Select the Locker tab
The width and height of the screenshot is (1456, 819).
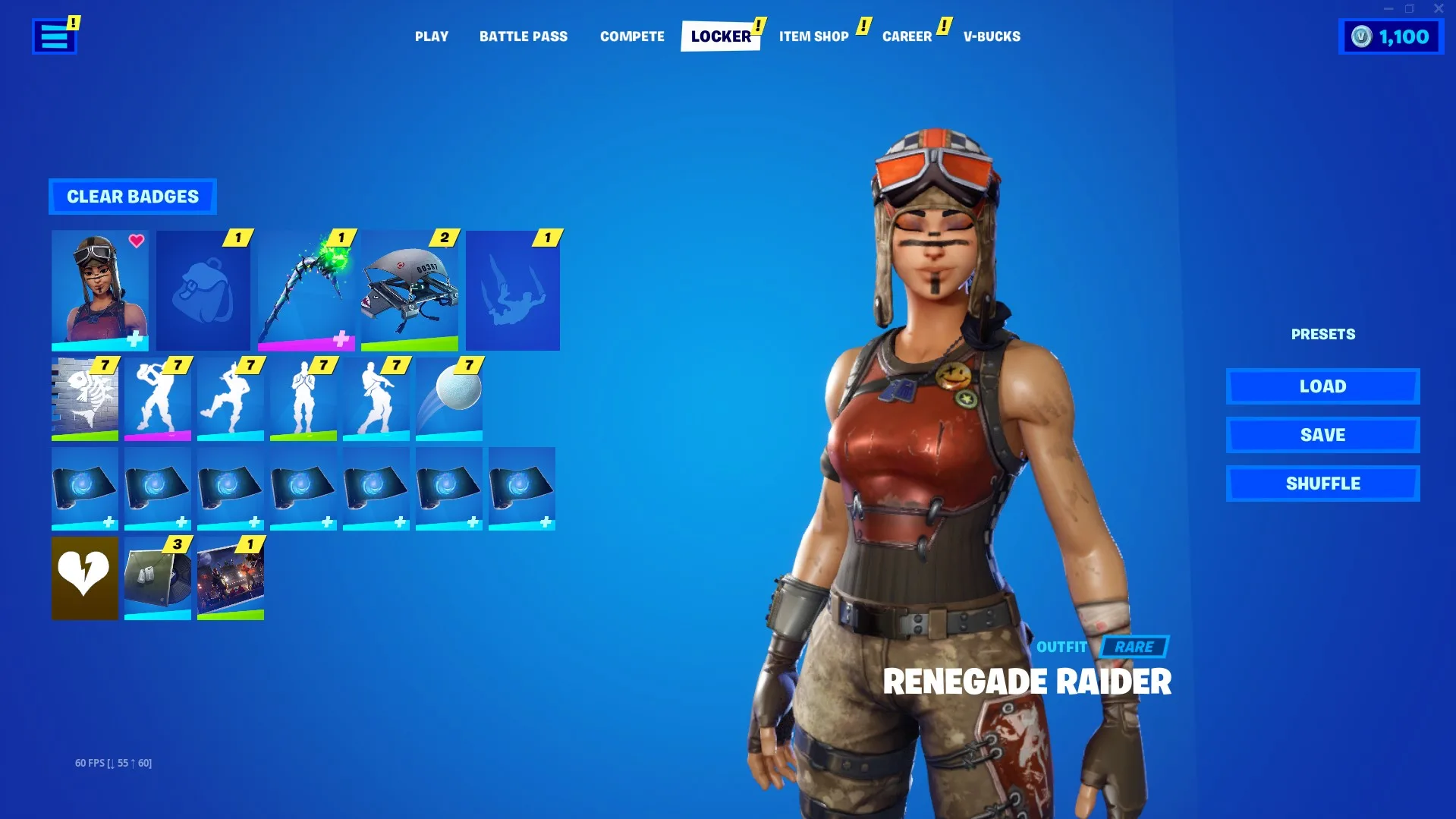coord(720,36)
